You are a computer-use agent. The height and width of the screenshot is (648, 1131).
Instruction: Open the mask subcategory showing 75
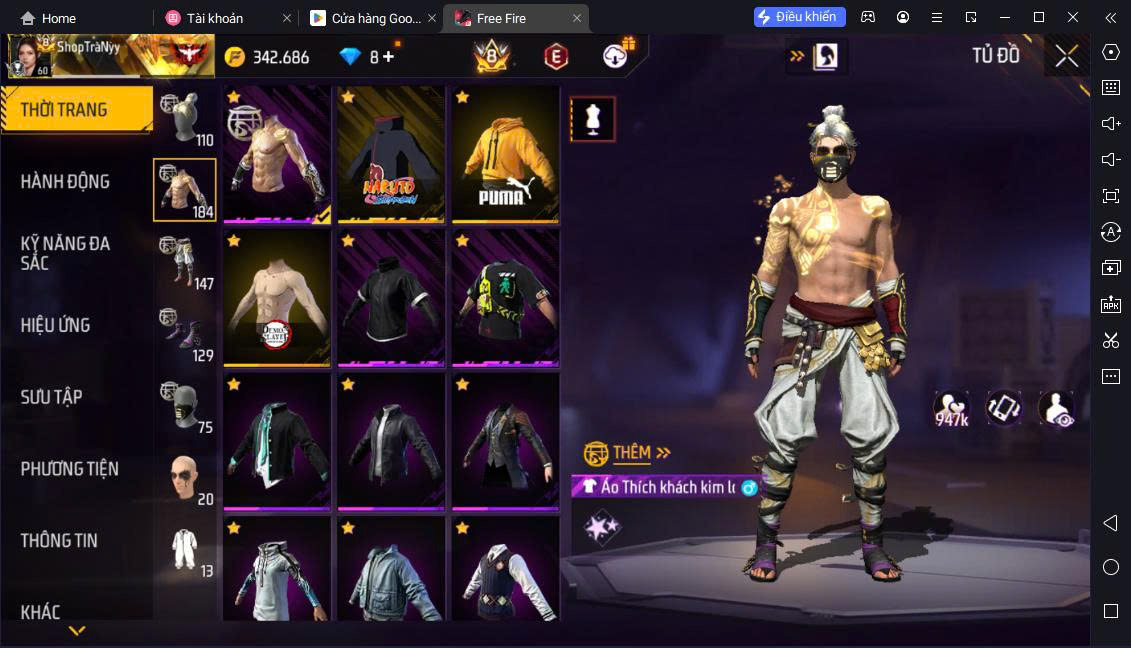click(185, 406)
